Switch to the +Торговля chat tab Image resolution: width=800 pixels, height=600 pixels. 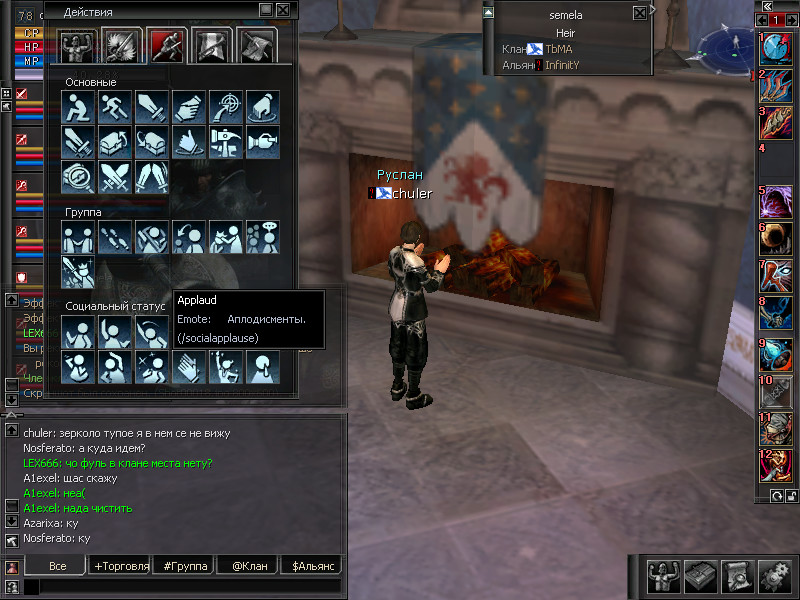pos(121,566)
